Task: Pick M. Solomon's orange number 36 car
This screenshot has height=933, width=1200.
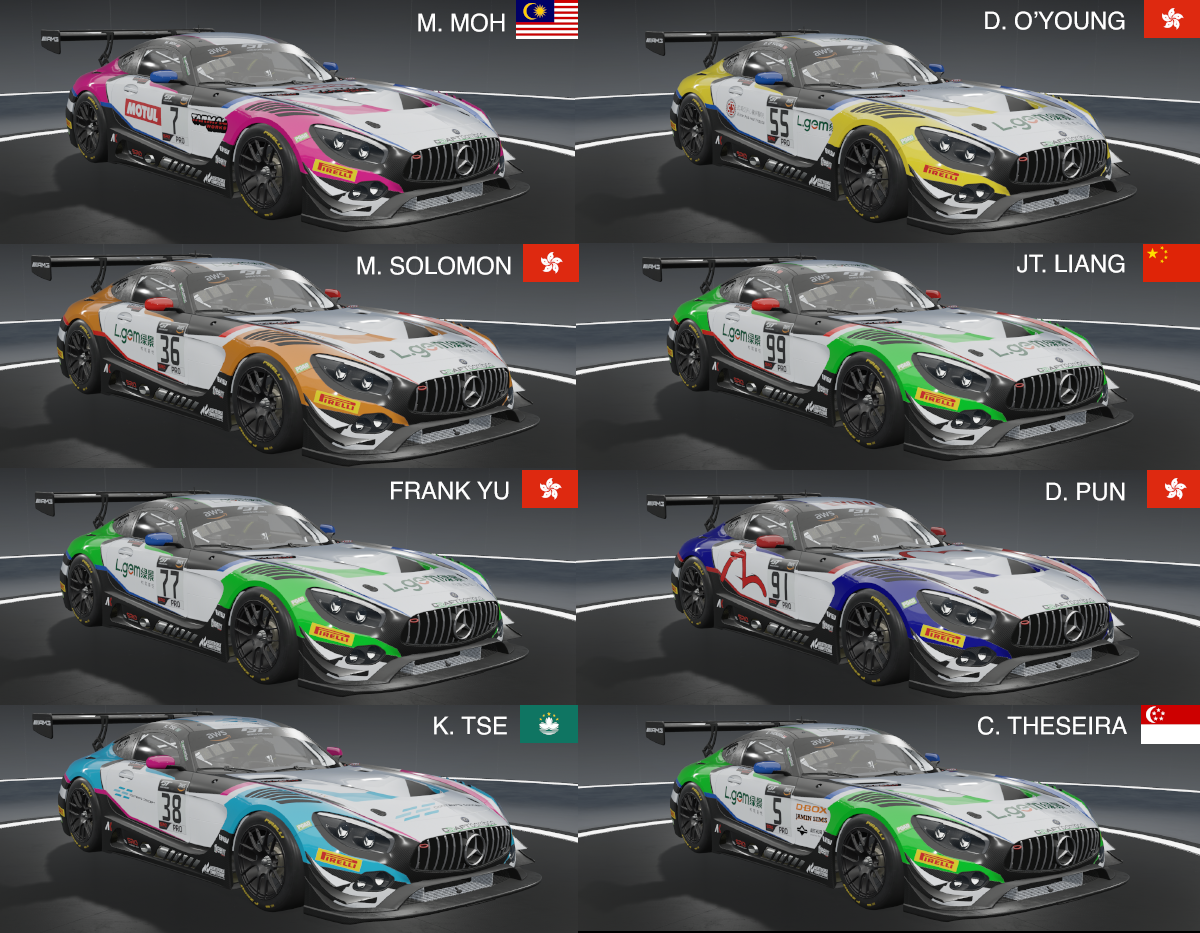Action: click(290, 360)
